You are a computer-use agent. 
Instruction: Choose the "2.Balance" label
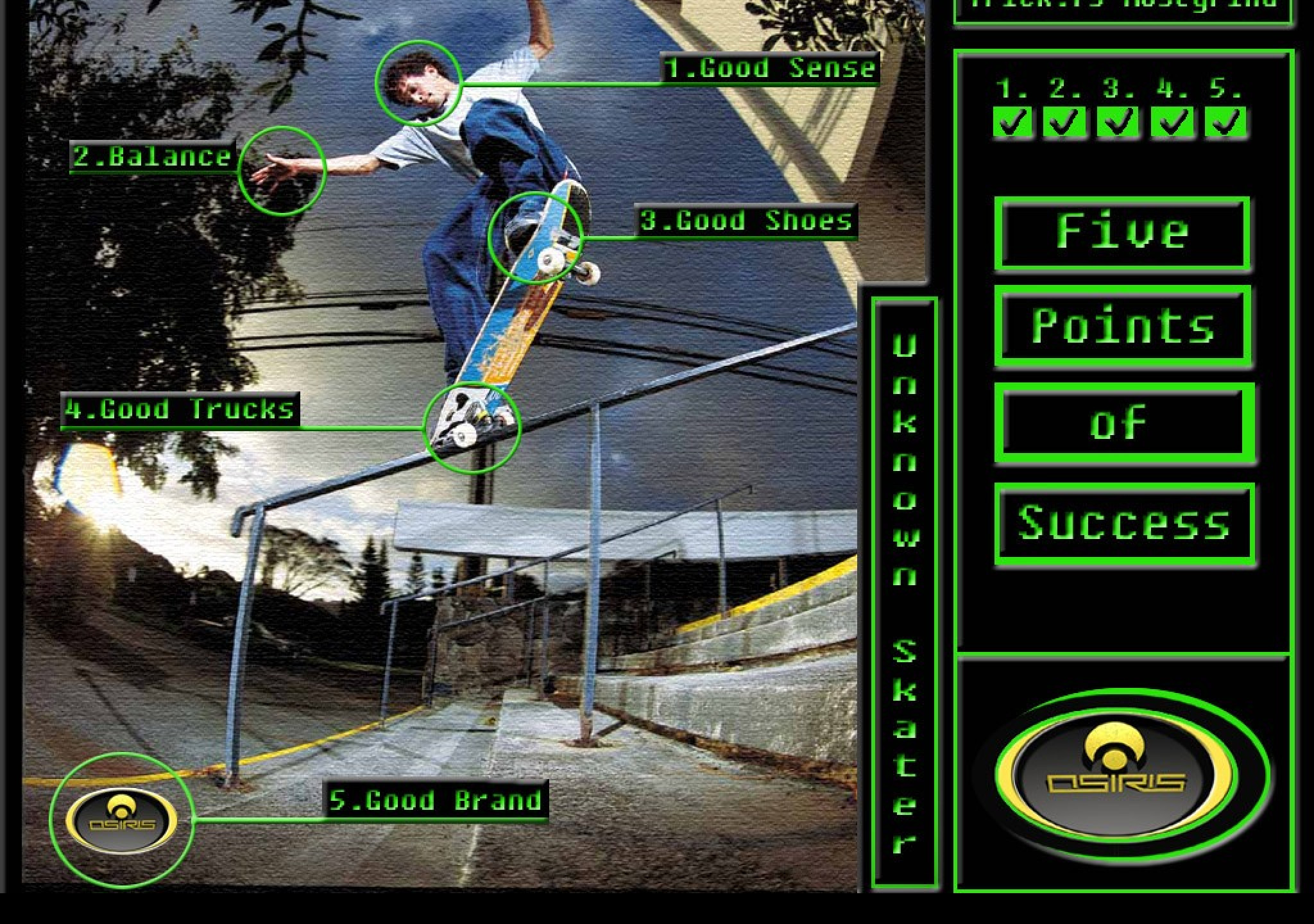[x=153, y=157]
